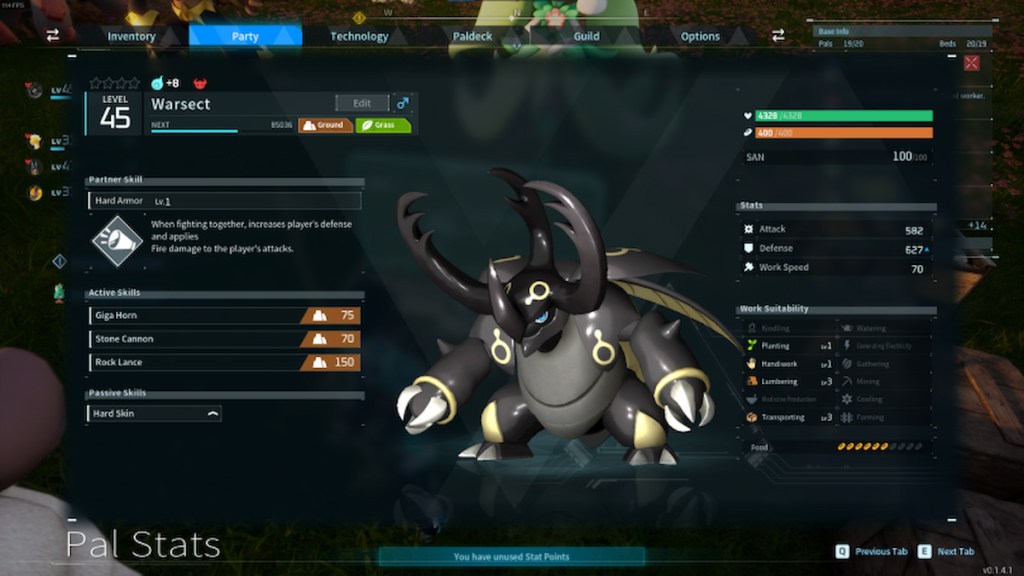Viewport: 1024px width, 576px height.
Task: Switch to the Inventory tab
Action: pyautogui.click(x=131, y=36)
